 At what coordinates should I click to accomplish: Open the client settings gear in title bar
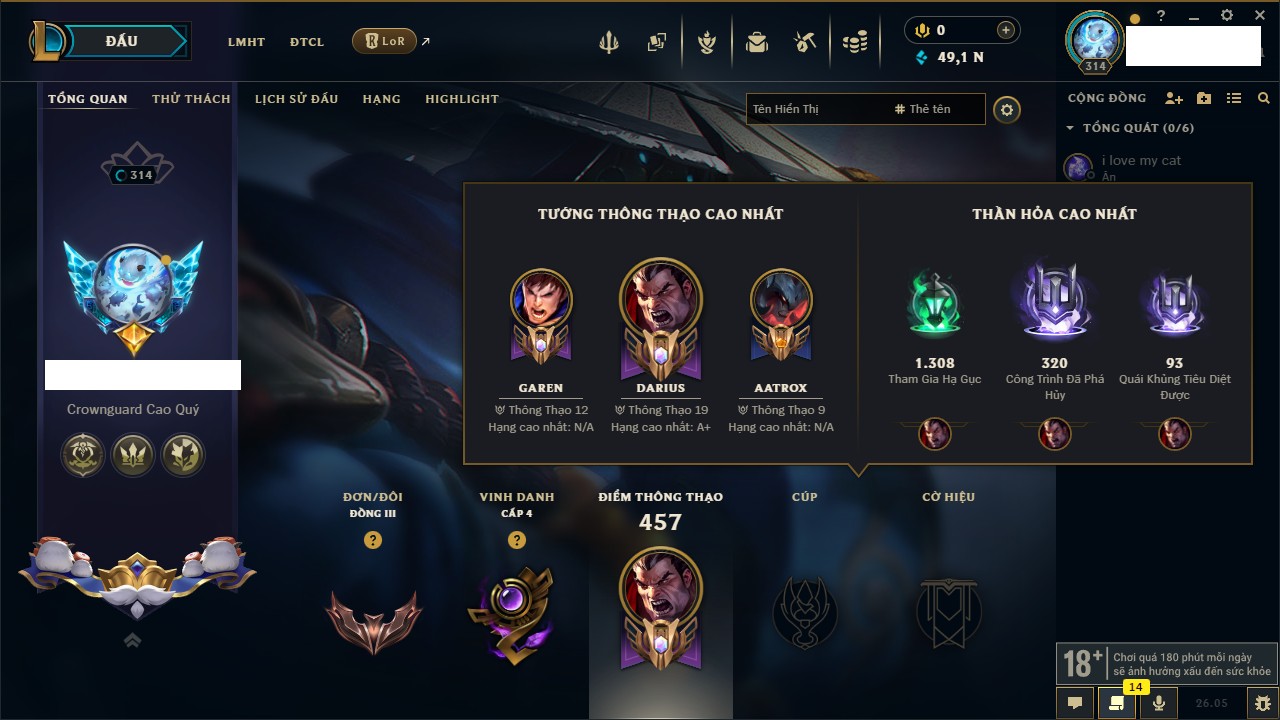[1227, 15]
